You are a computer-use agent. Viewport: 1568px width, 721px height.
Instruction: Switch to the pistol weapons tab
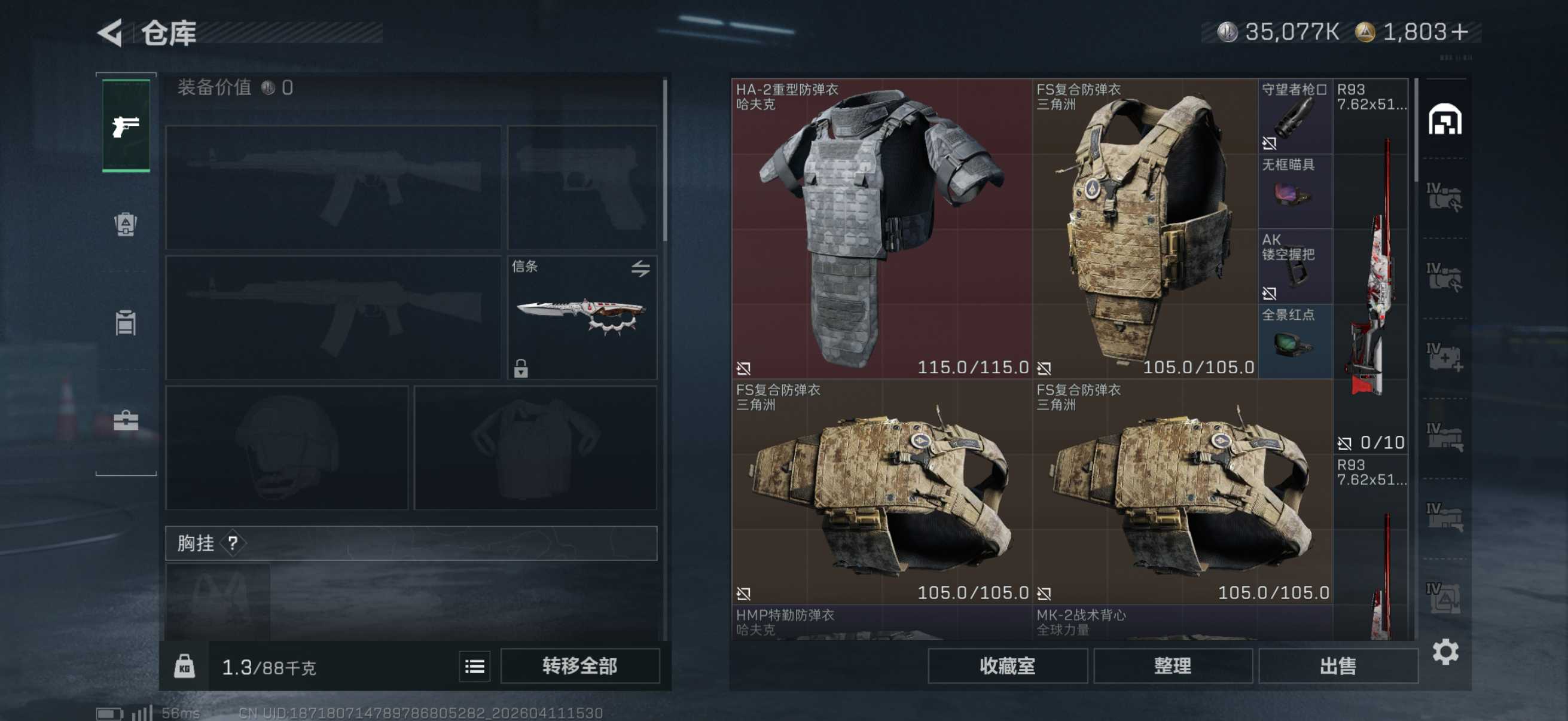point(126,126)
